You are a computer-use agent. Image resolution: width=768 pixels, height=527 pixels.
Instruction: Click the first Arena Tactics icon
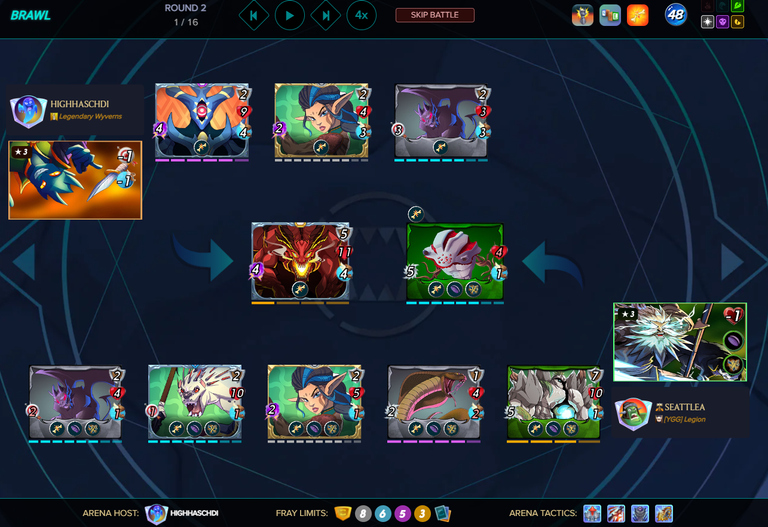tap(592, 513)
